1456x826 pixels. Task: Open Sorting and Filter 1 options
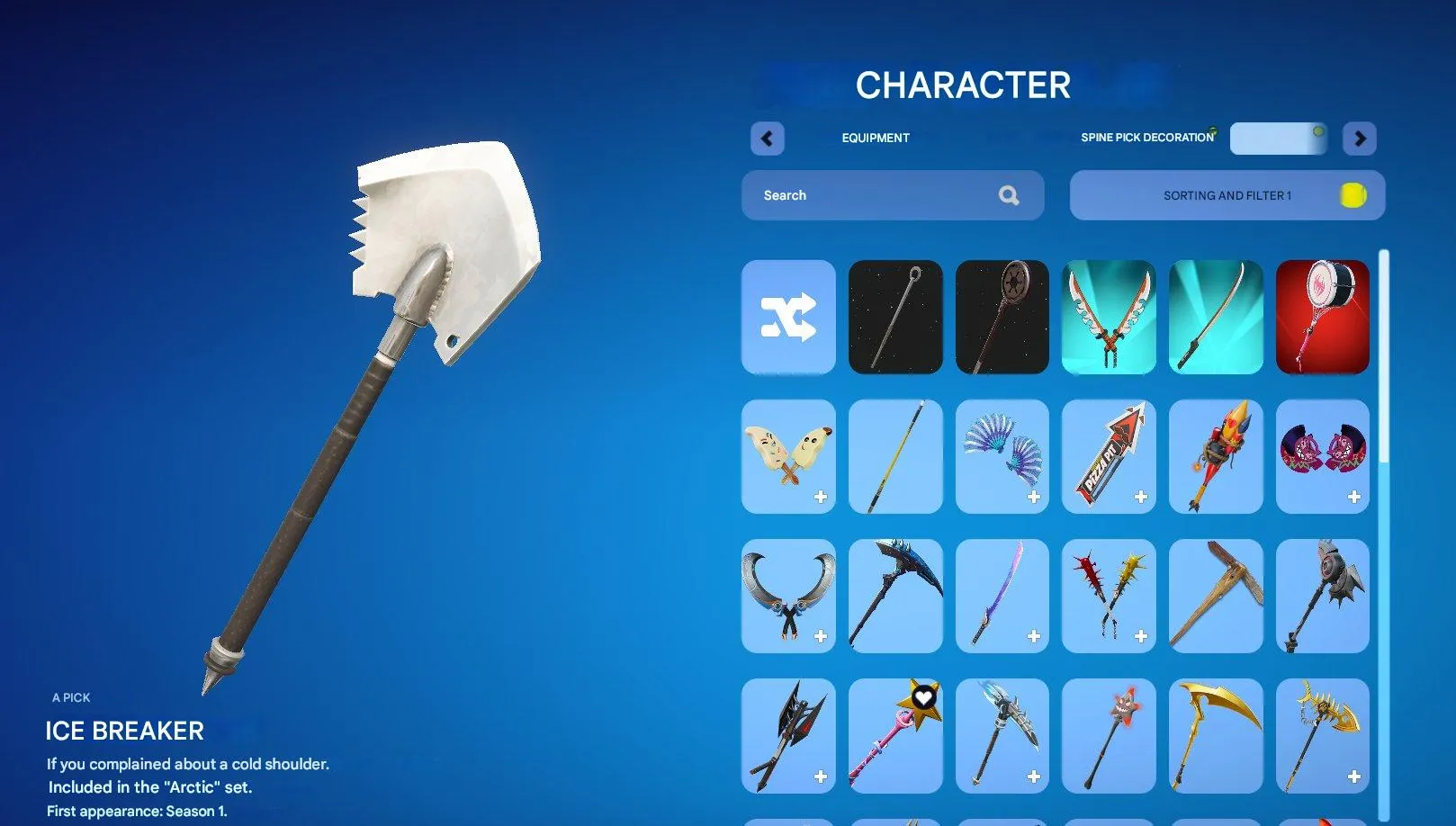(x=1227, y=195)
